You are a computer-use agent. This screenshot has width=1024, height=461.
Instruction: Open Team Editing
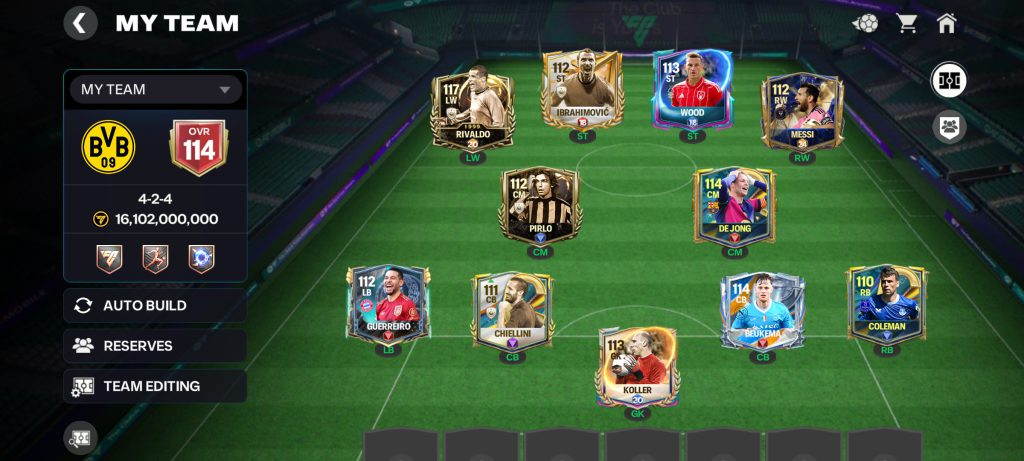click(155, 386)
